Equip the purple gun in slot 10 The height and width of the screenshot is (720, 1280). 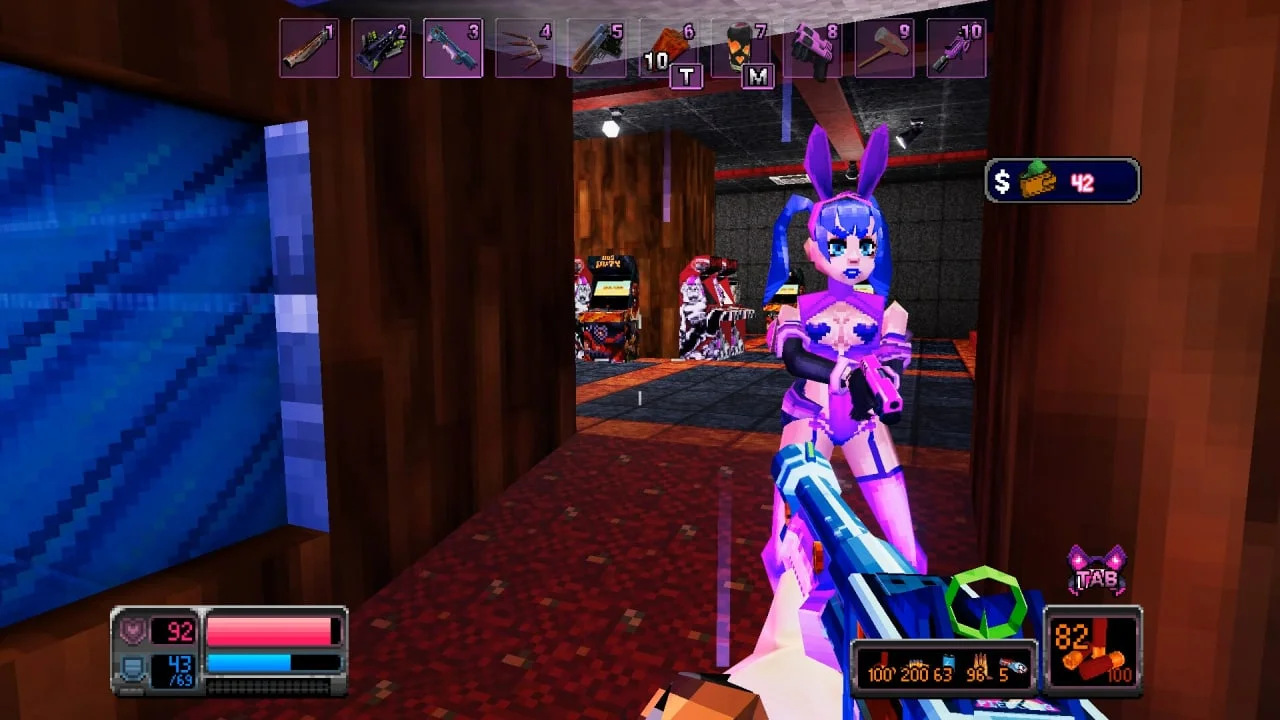click(957, 48)
